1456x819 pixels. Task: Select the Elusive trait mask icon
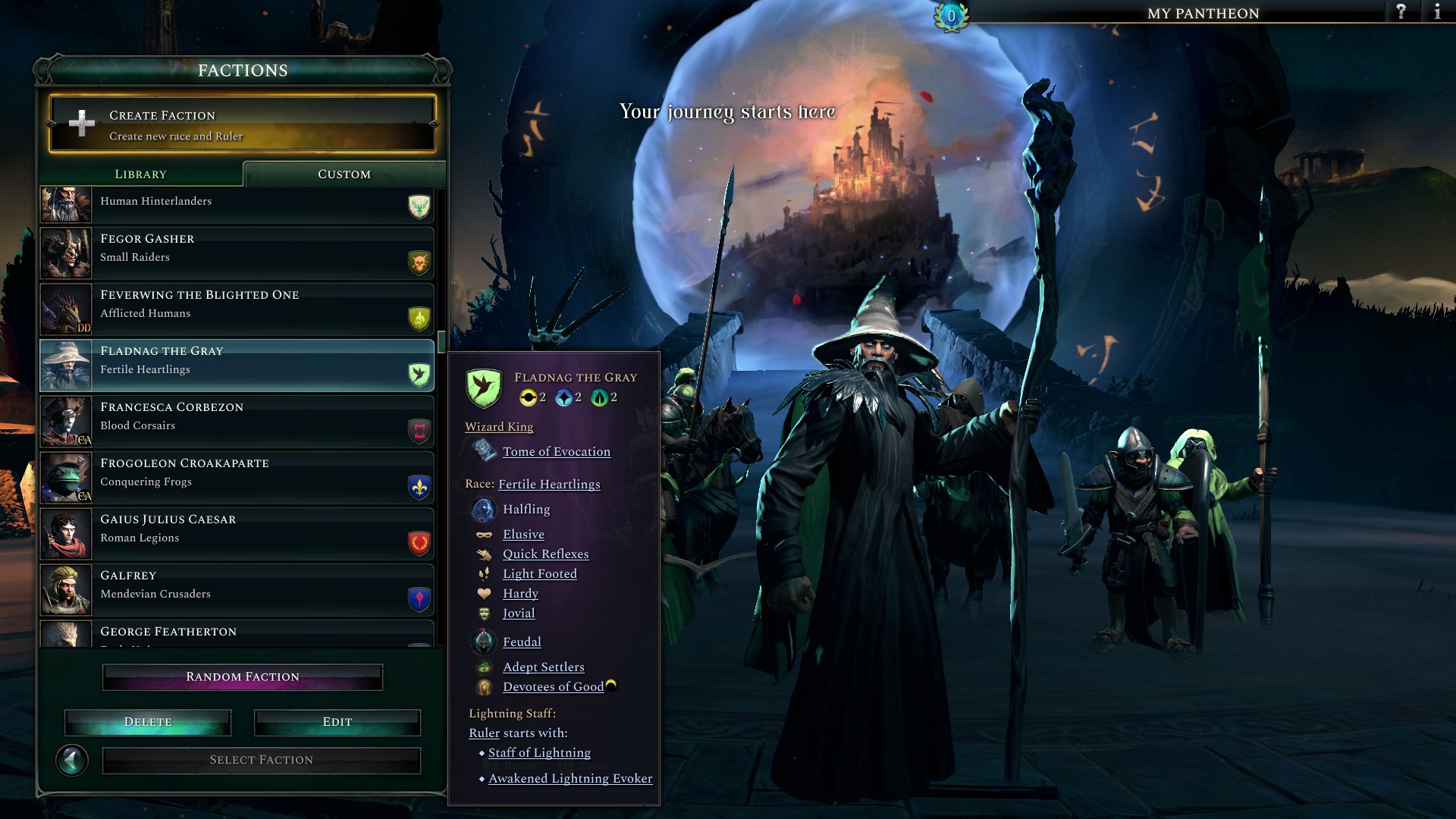pos(485,535)
